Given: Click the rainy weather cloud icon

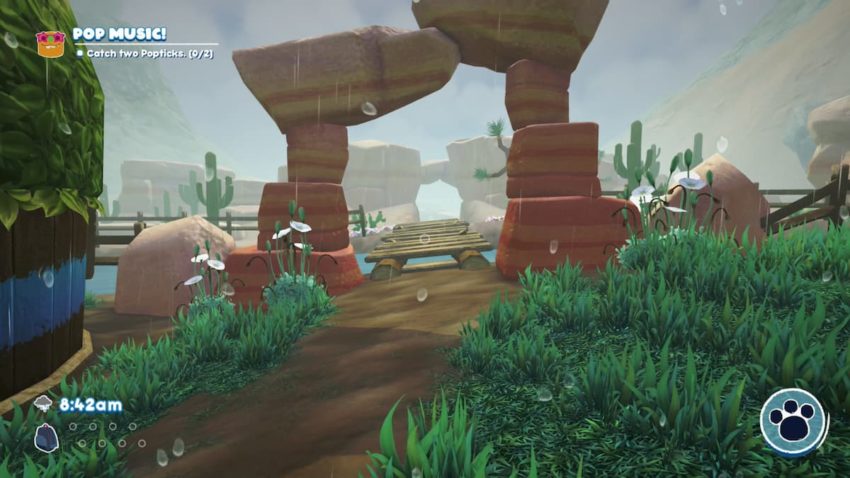Looking at the screenshot, I should point(44,404).
